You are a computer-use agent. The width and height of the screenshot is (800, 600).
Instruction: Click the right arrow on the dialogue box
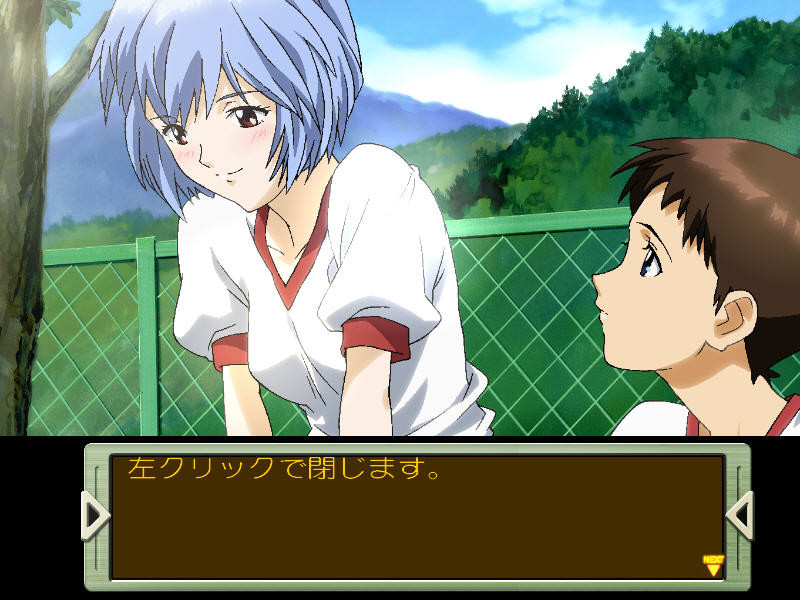click(x=739, y=516)
